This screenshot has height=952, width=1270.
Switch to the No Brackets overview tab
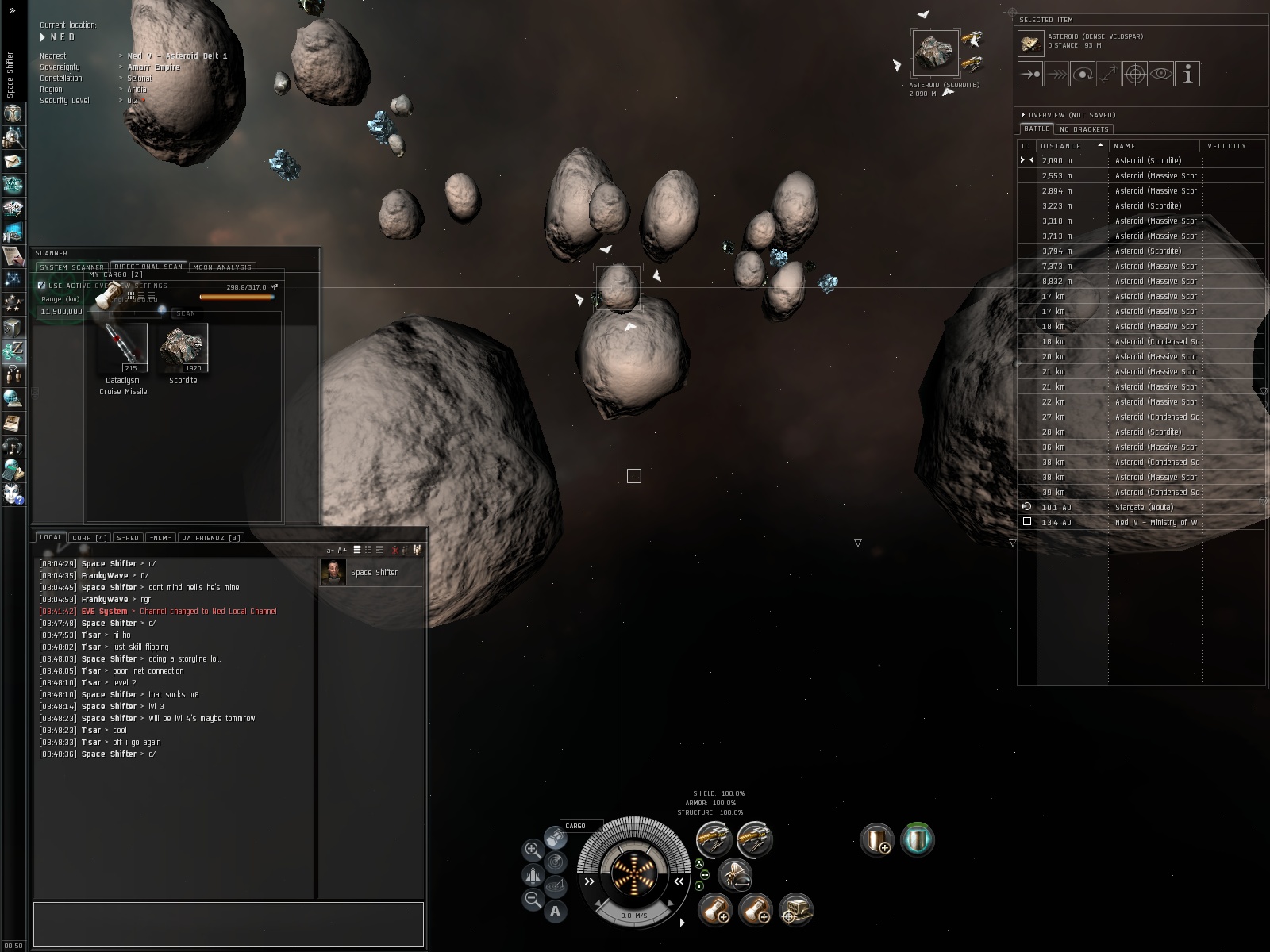pos(1083,129)
